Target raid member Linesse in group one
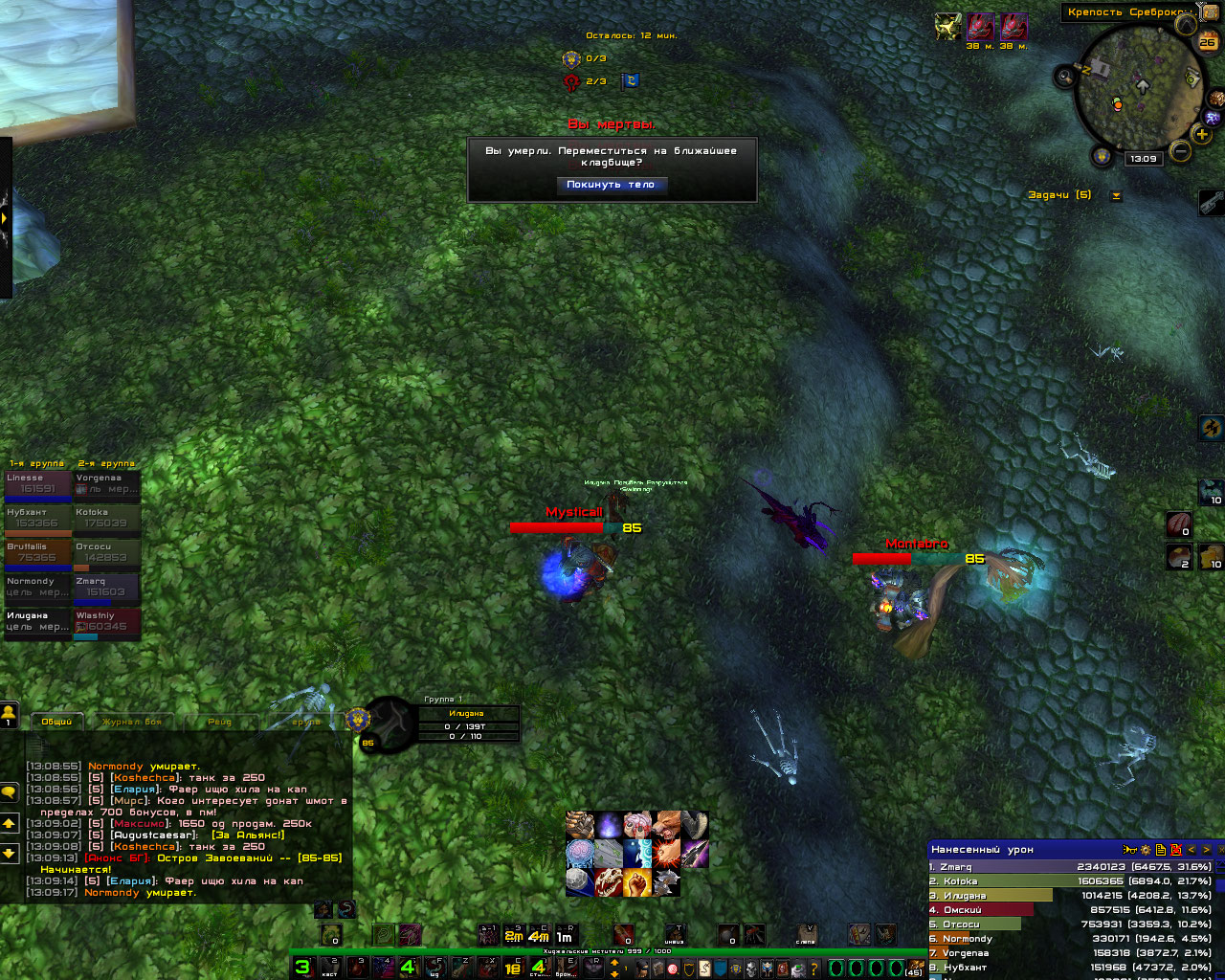The width and height of the screenshot is (1225, 980). pos(38,484)
